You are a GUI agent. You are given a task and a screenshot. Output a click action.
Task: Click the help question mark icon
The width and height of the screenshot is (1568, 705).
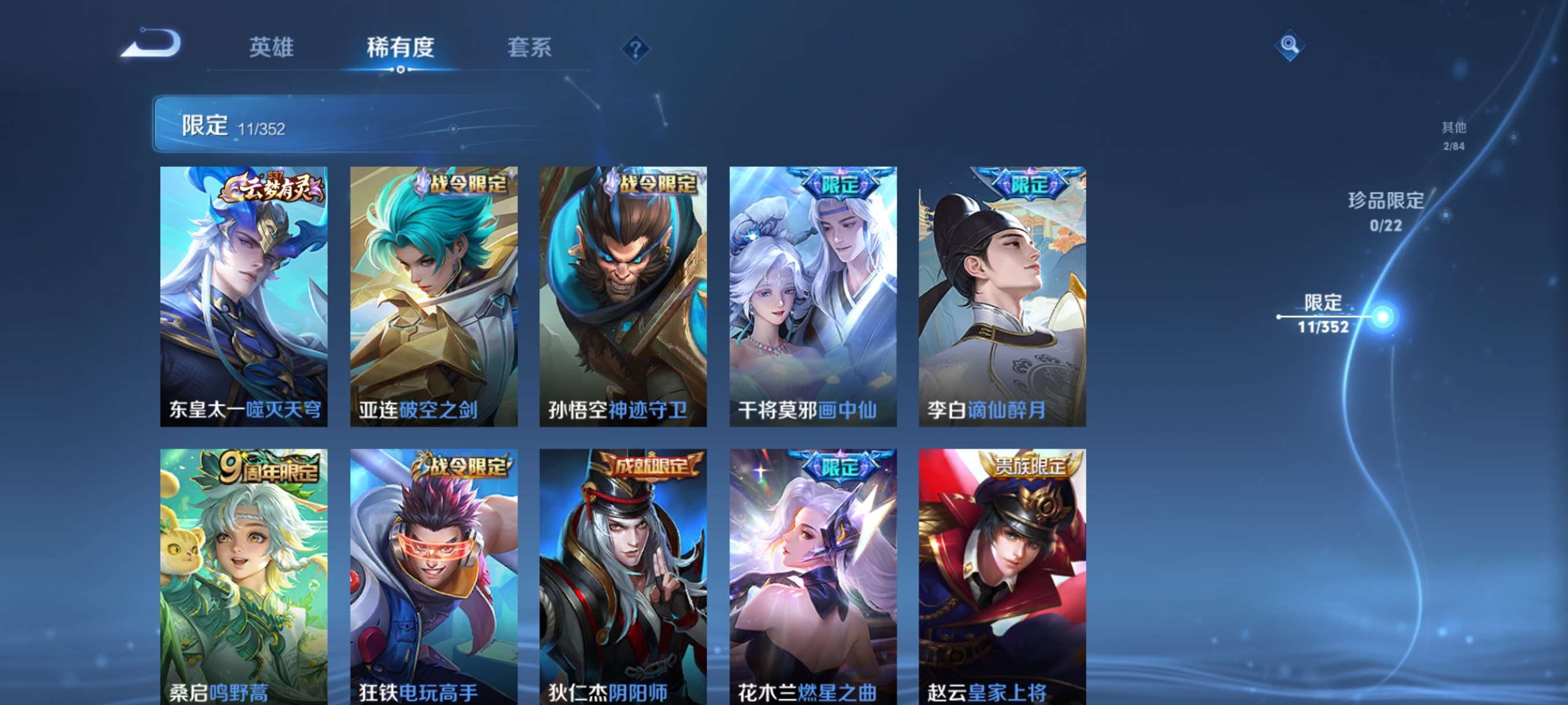[x=635, y=50]
